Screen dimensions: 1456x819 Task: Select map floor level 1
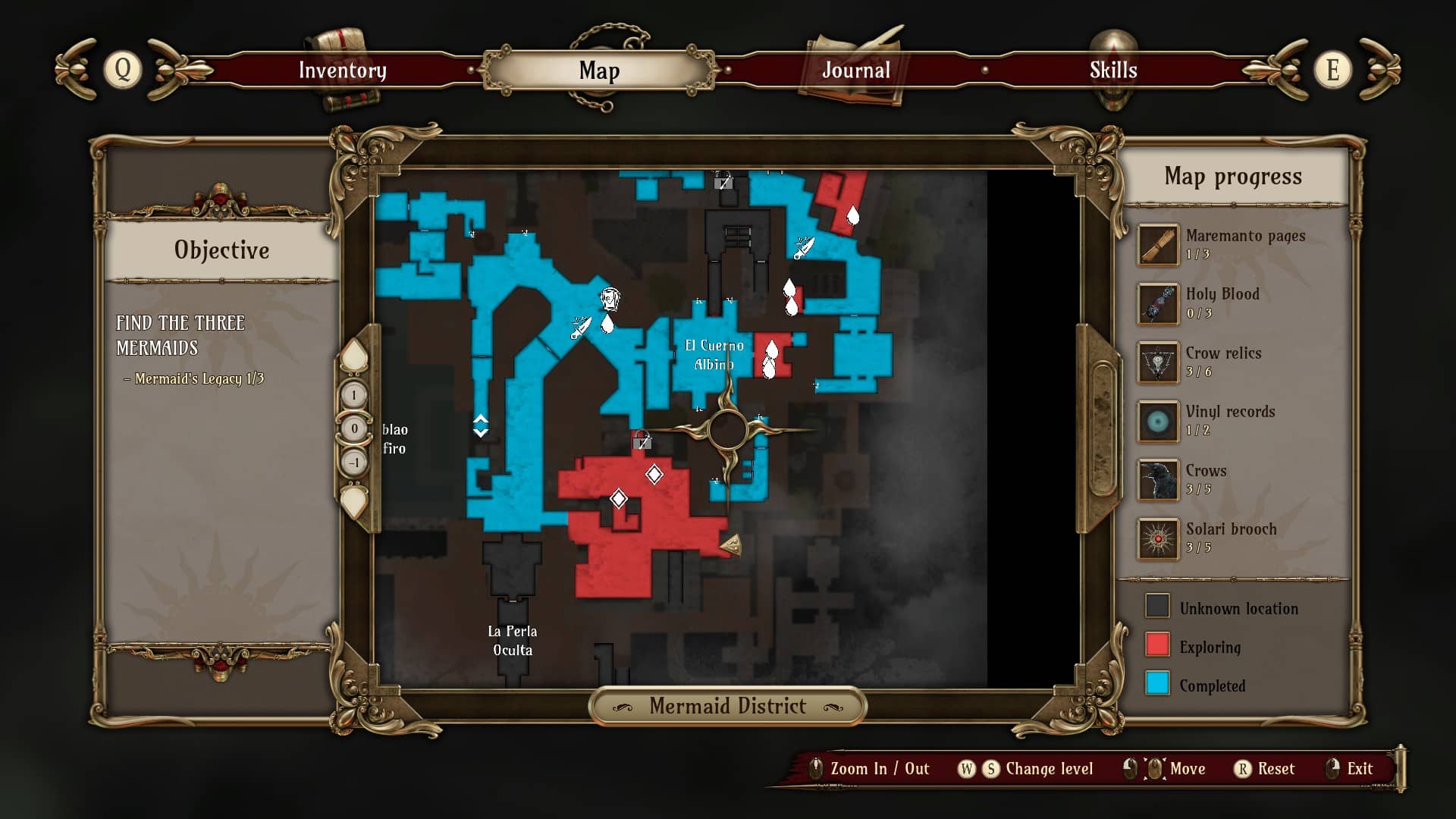(x=354, y=395)
